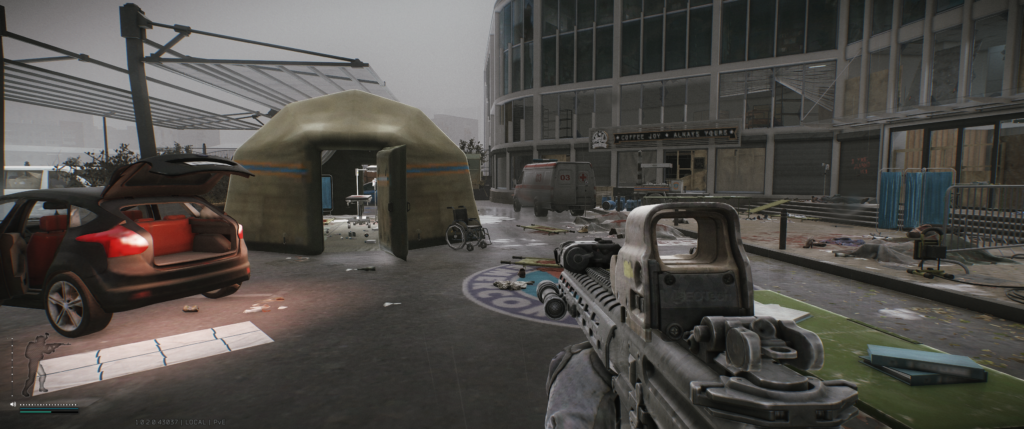Click the speaker noise level icon

(x=13, y=404)
